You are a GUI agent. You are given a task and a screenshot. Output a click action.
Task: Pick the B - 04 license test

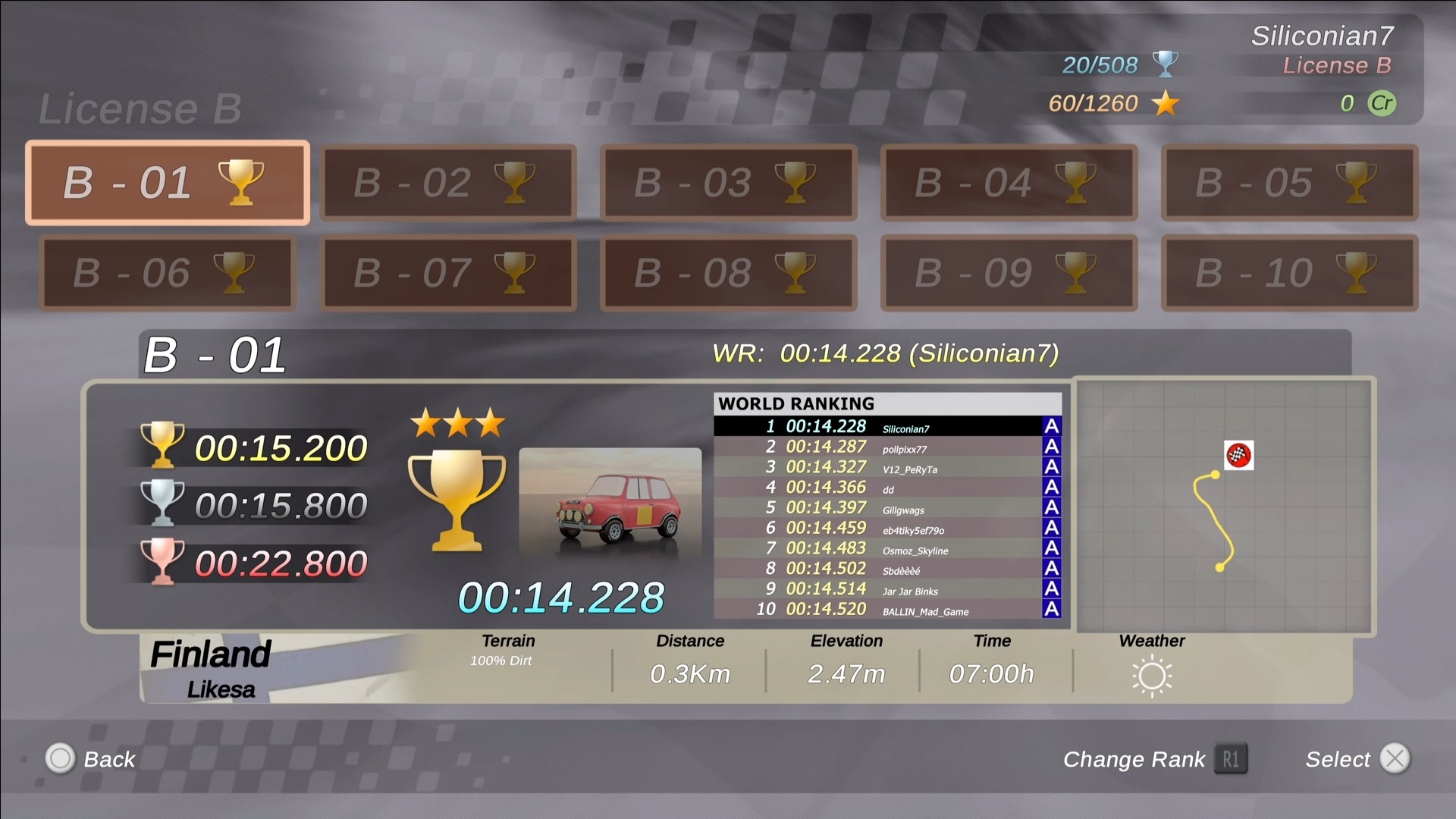1009,183
